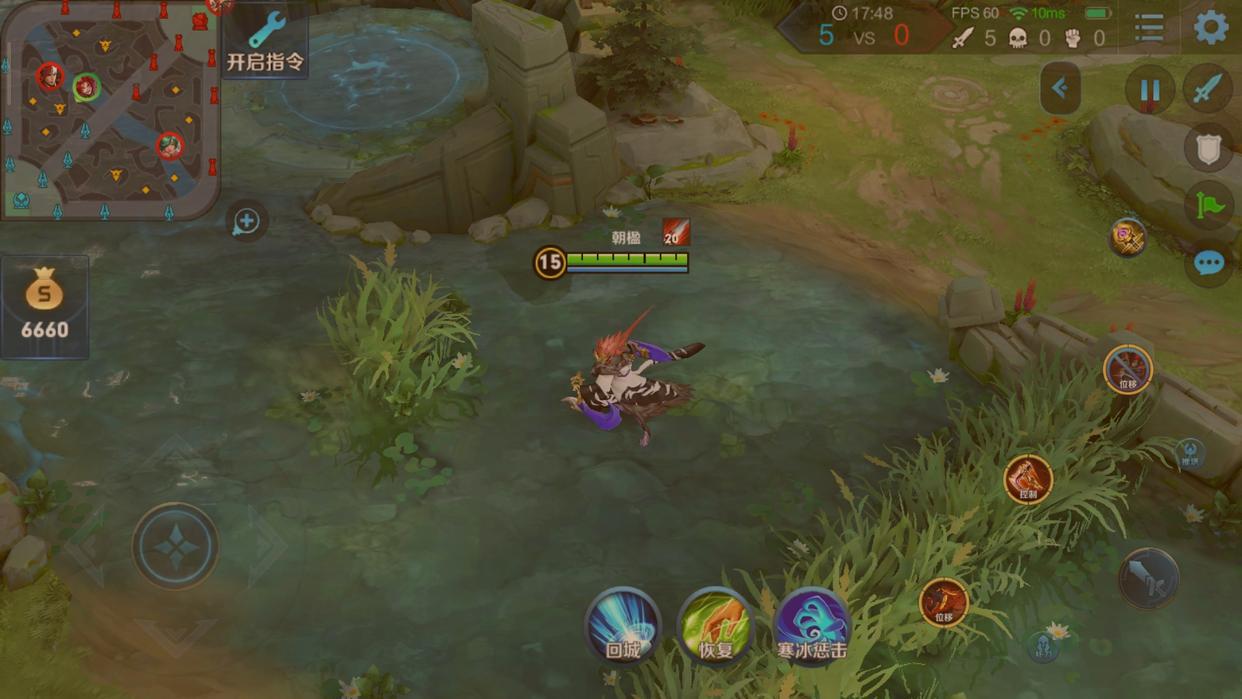This screenshot has height=699, width=1242.
Task: Cast the 寒冰惩击 smite spell
Action: coord(812,626)
